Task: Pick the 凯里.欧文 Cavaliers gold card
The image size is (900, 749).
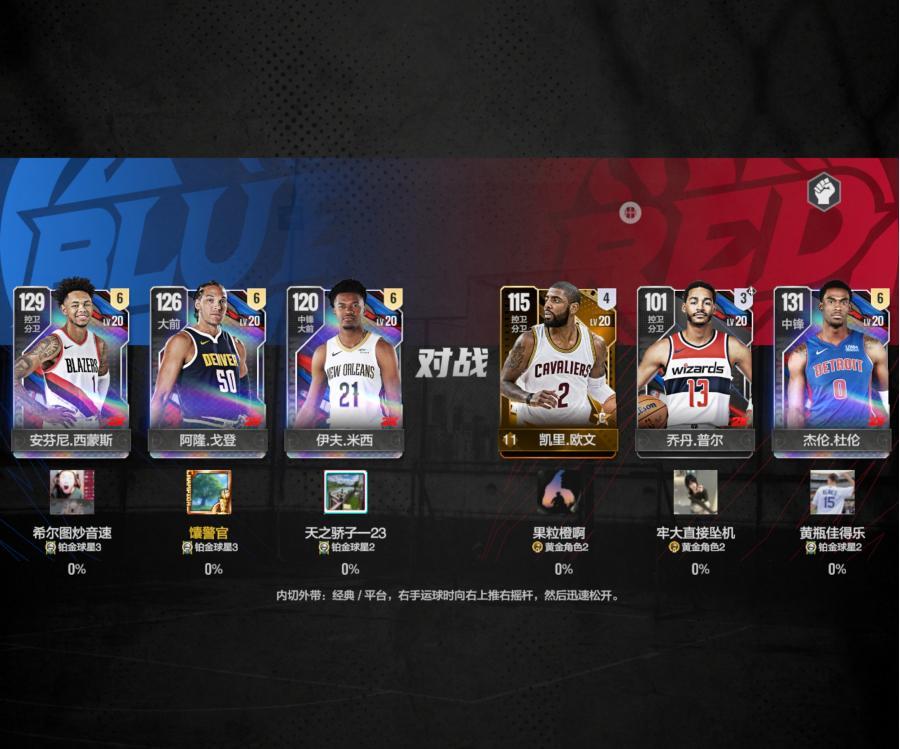Action: [x=559, y=370]
